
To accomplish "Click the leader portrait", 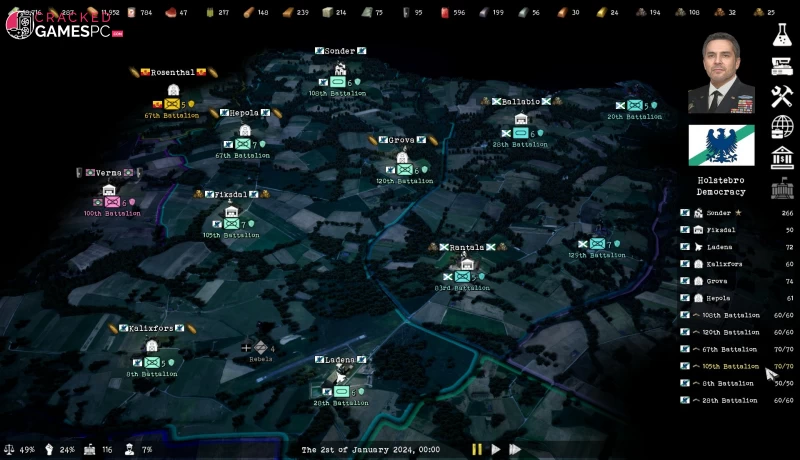I will (720, 73).
